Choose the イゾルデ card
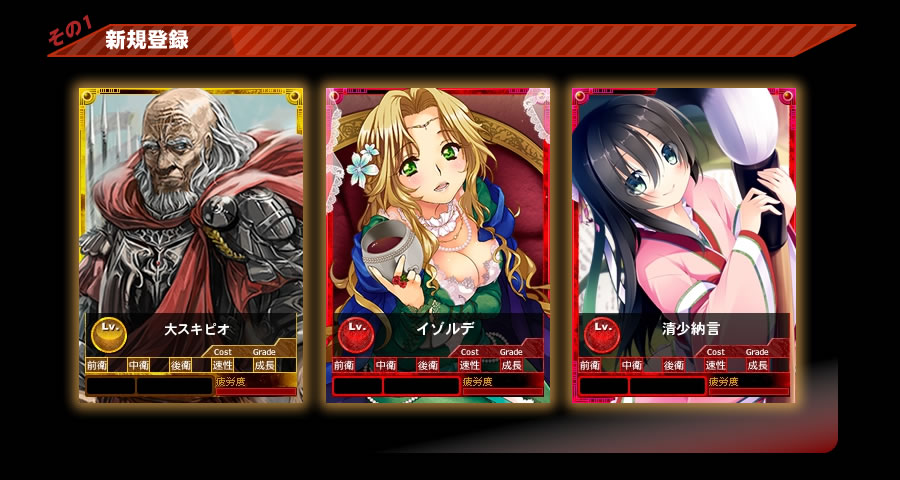This screenshot has width=900, height=480. point(437,245)
